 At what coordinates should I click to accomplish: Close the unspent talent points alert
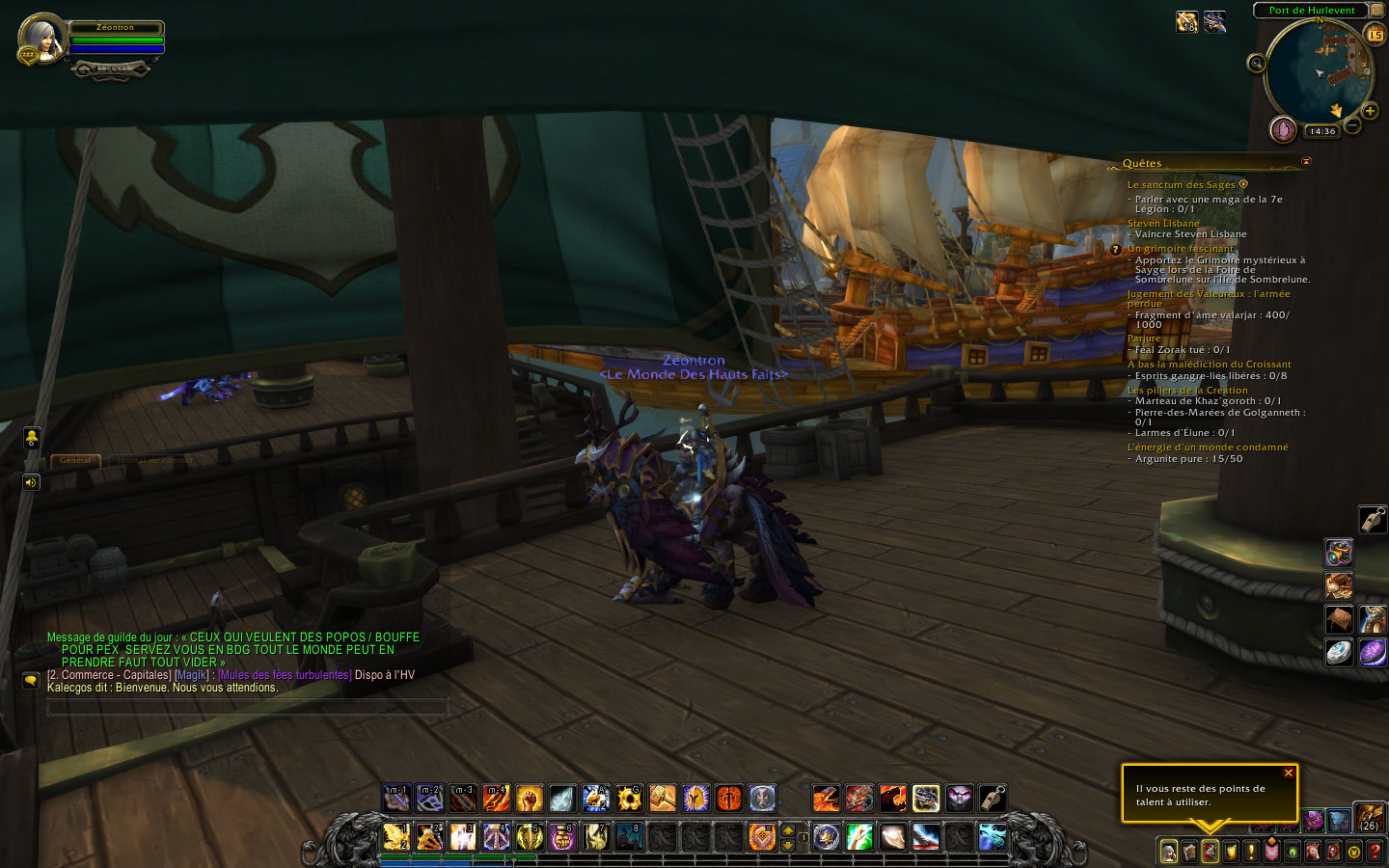(1288, 773)
